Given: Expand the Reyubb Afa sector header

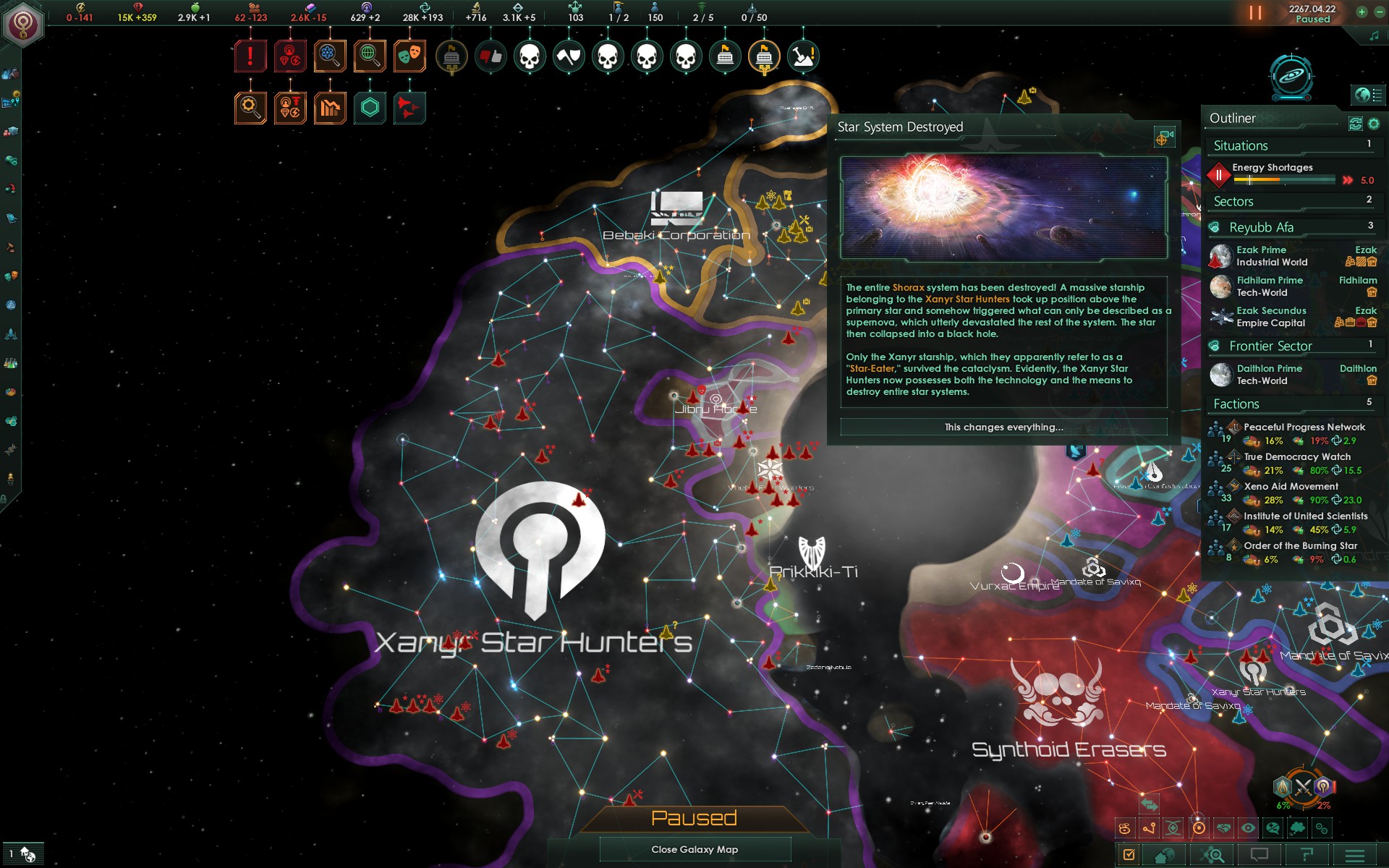Looking at the screenshot, I should (1262, 228).
